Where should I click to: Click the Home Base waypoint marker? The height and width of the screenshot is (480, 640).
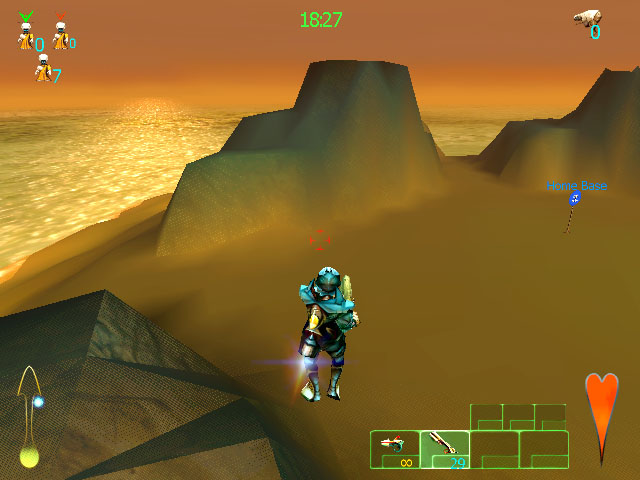tap(574, 200)
